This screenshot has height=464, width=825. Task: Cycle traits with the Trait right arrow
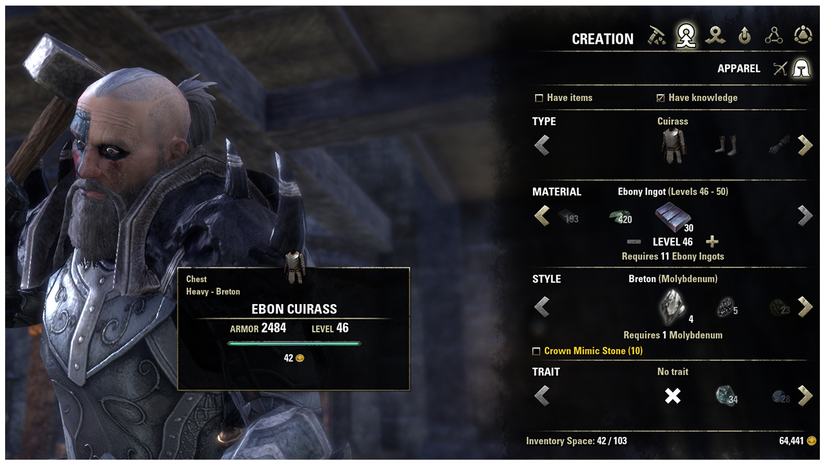pos(804,396)
